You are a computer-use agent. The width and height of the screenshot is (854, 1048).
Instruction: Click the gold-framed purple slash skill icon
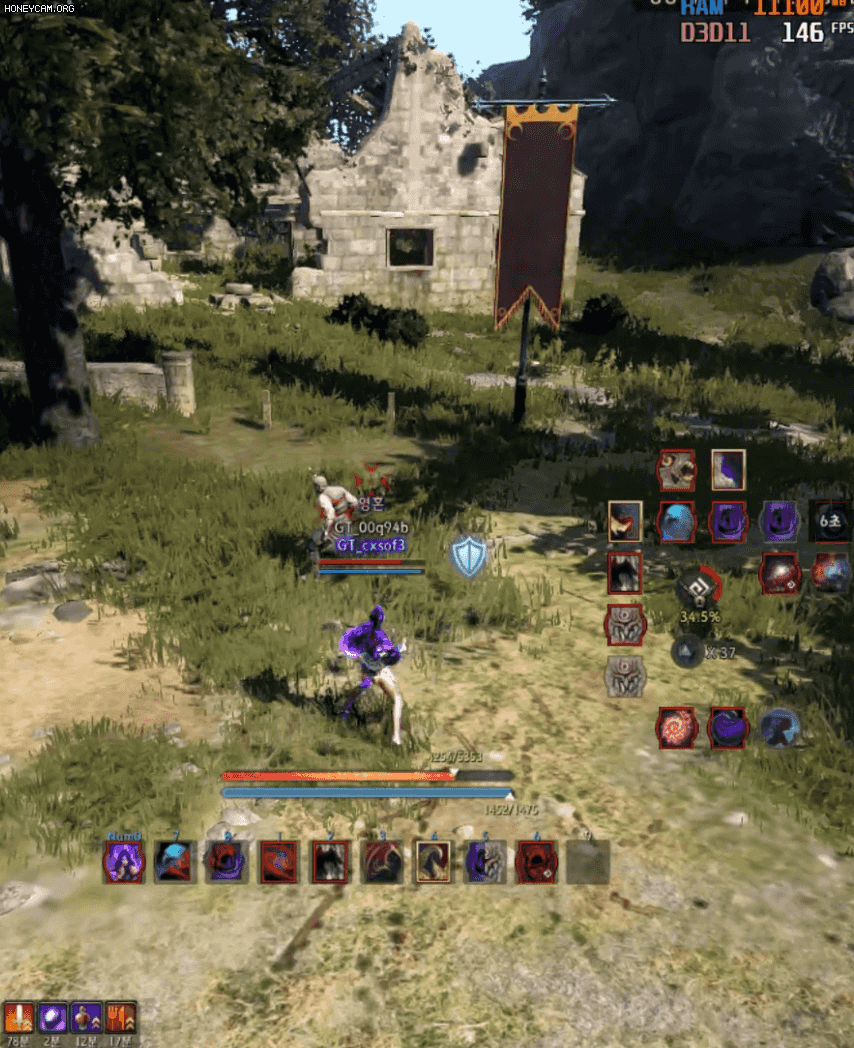(x=728, y=470)
